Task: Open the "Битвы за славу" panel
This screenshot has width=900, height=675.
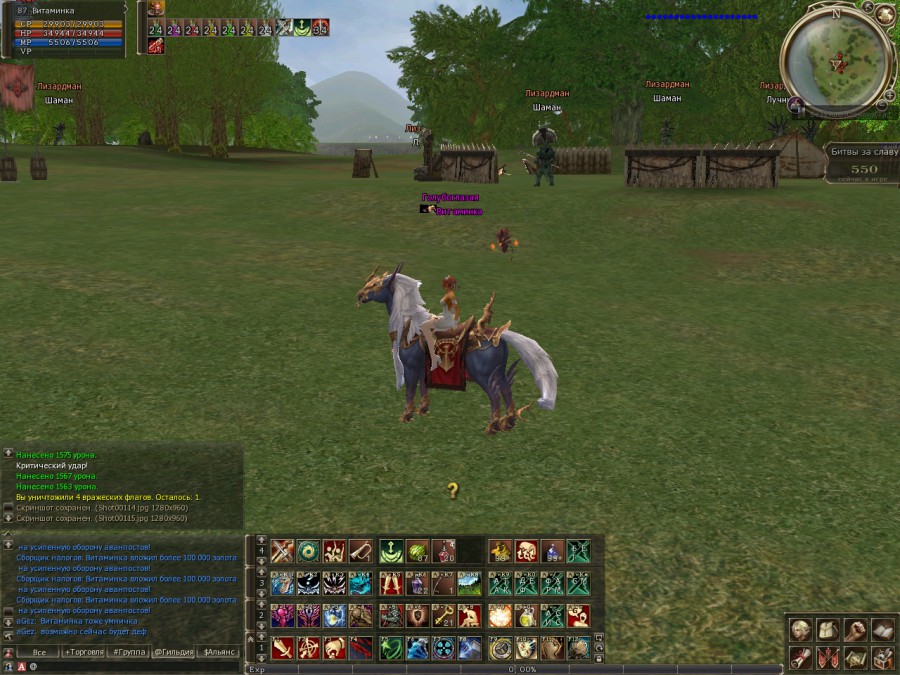Action: coord(861,160)
